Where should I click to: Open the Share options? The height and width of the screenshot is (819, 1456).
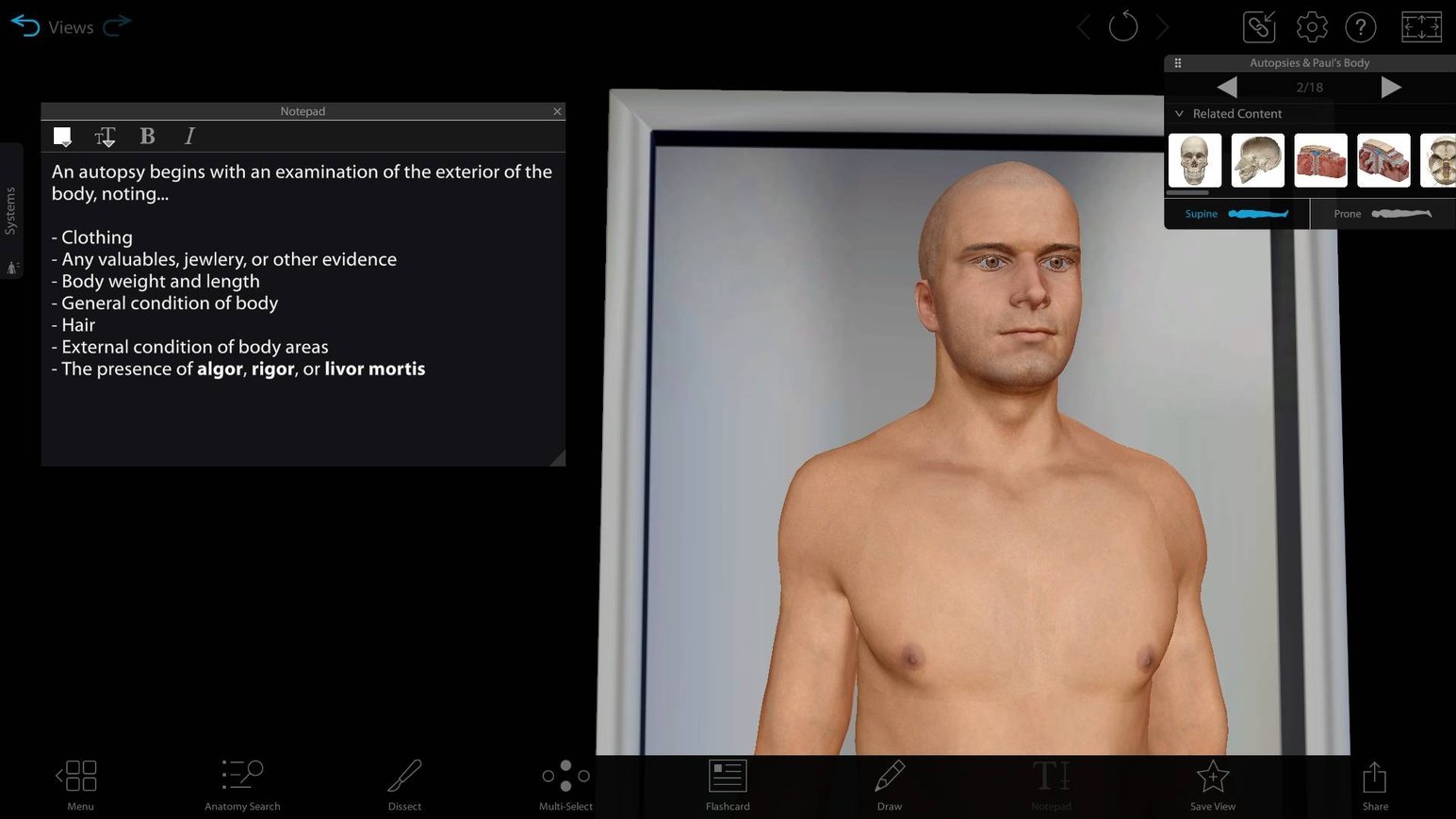point(1375,782)
